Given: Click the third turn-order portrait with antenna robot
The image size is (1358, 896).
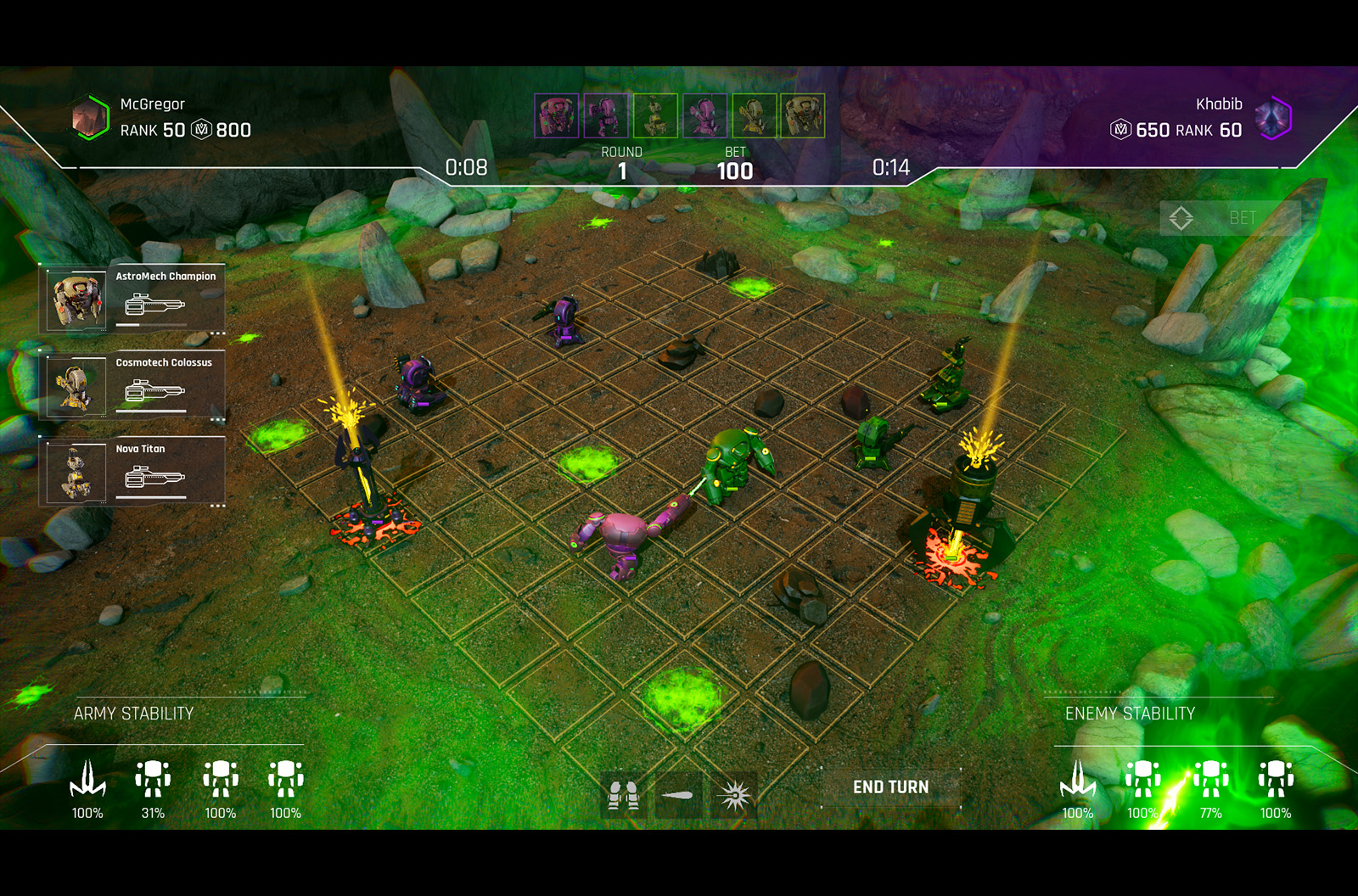Looking at the screenshot, I should [x=655, y=115].
